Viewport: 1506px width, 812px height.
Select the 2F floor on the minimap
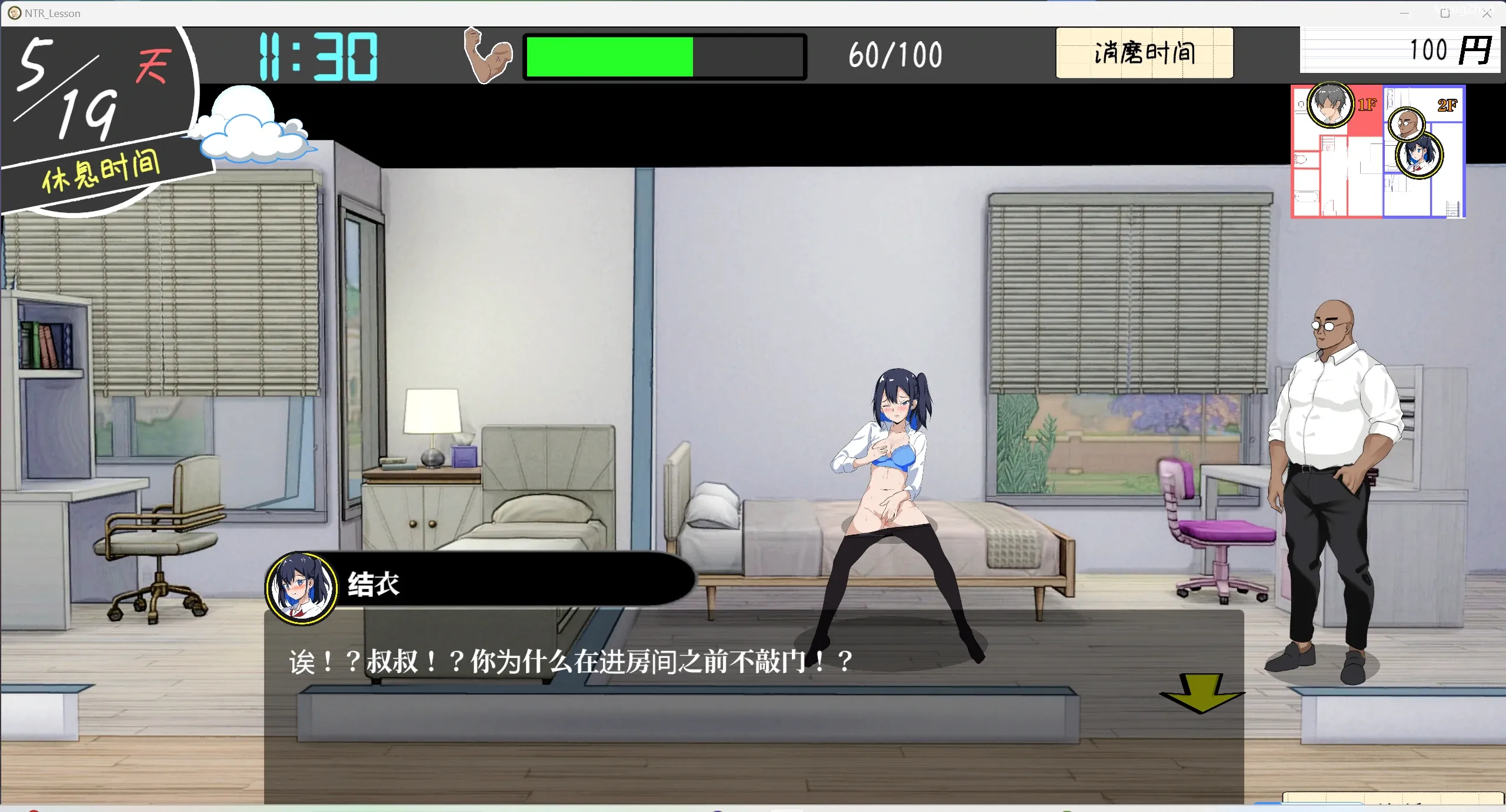(x=1447, y=105)
